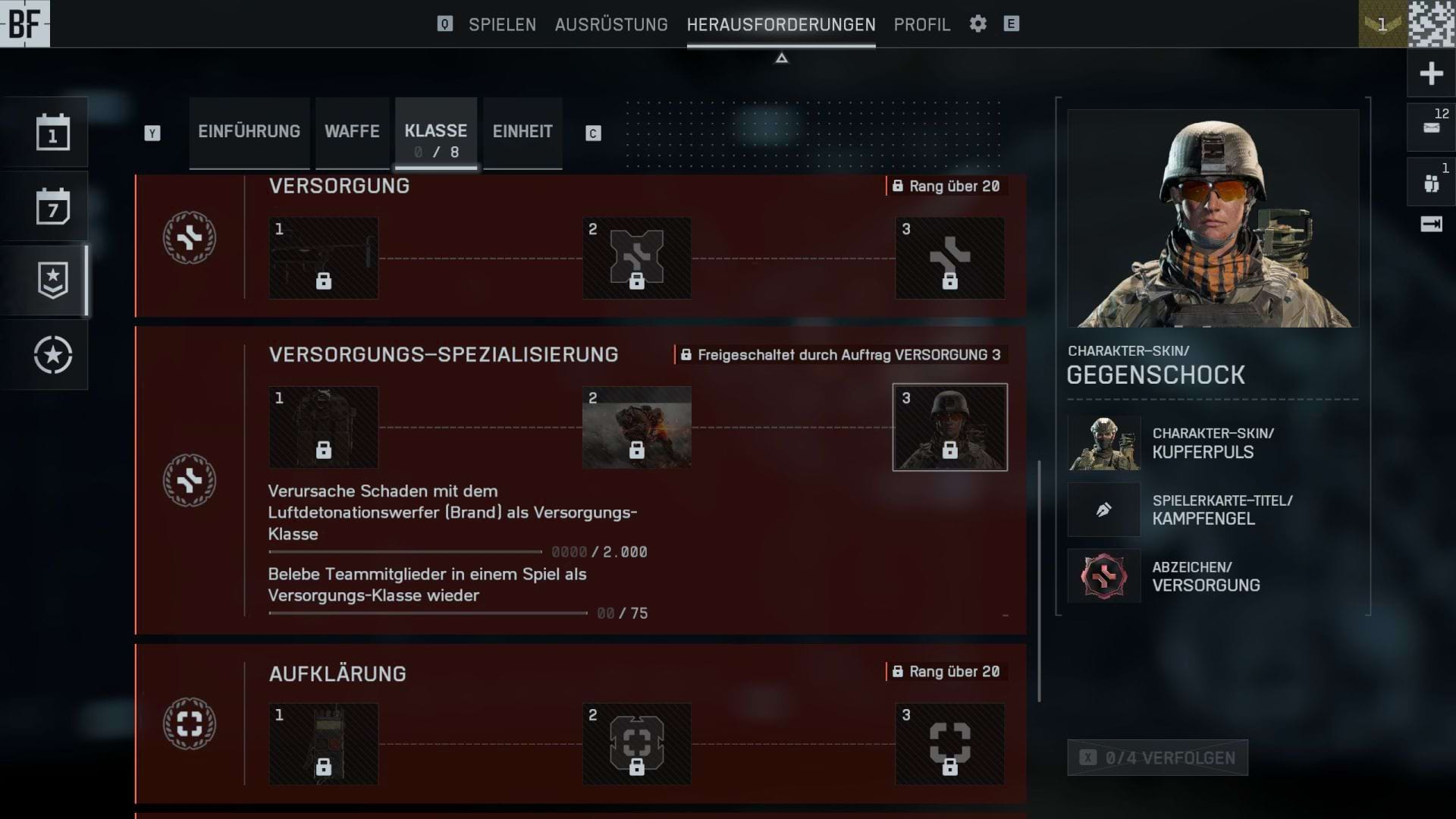Select locked VERSORGUNG reward tier 2
Image resolution: width=1456 pixels, height=819 pixels.
pyautogui.click(x=636, y=258)
